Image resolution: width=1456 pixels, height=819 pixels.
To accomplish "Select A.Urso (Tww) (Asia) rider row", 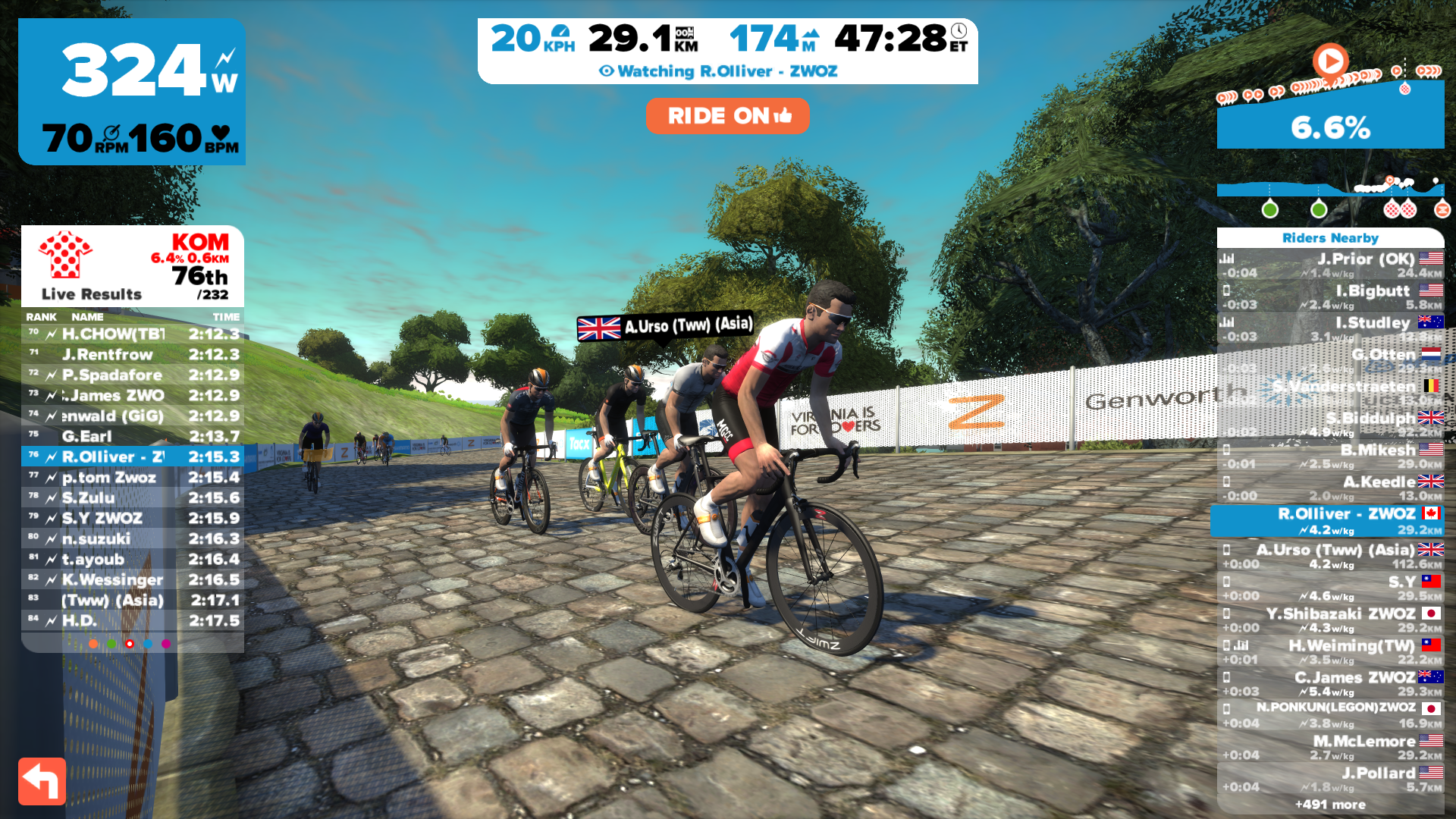I will pyautogui.click(x=1330, y=557).
